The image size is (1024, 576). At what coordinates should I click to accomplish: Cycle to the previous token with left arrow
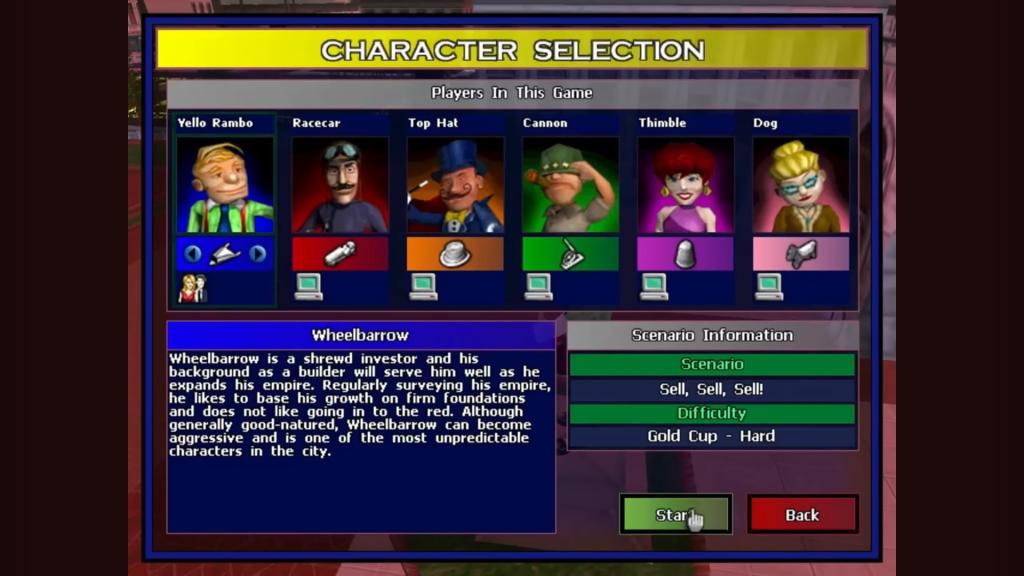click(x=192, y=254)
